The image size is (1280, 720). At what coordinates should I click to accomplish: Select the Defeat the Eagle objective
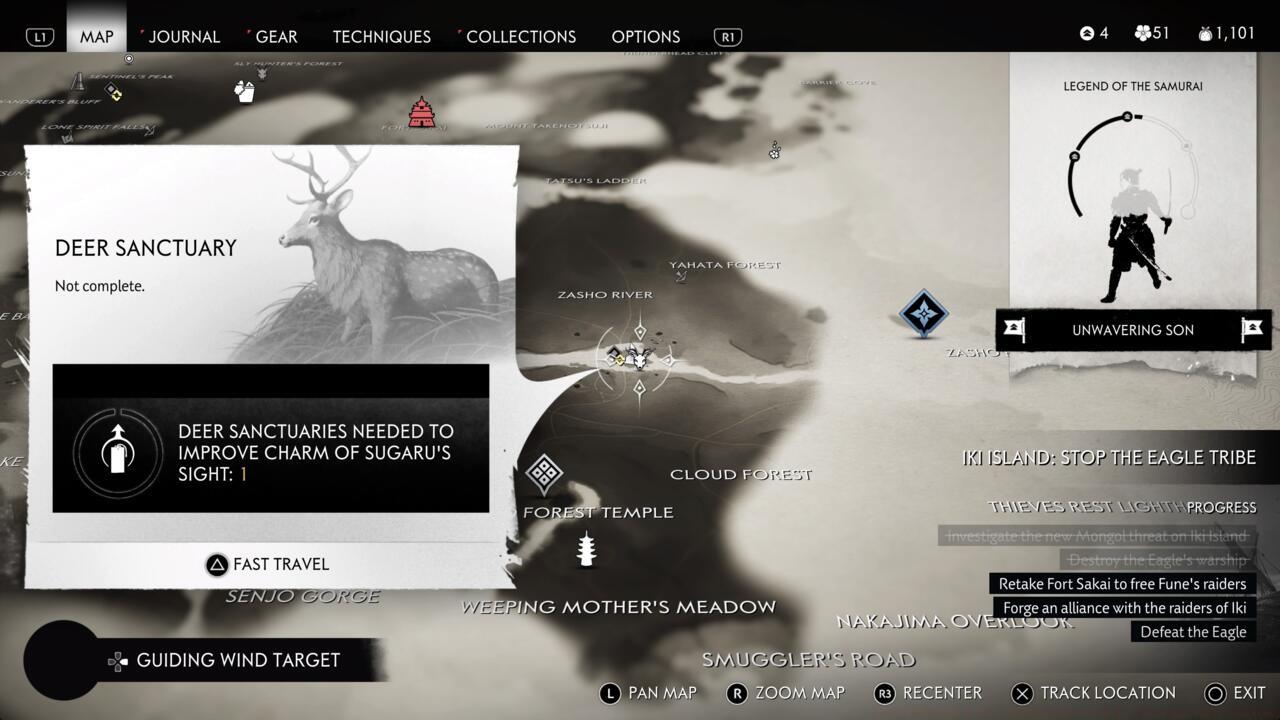click(x=1193, y=632)
